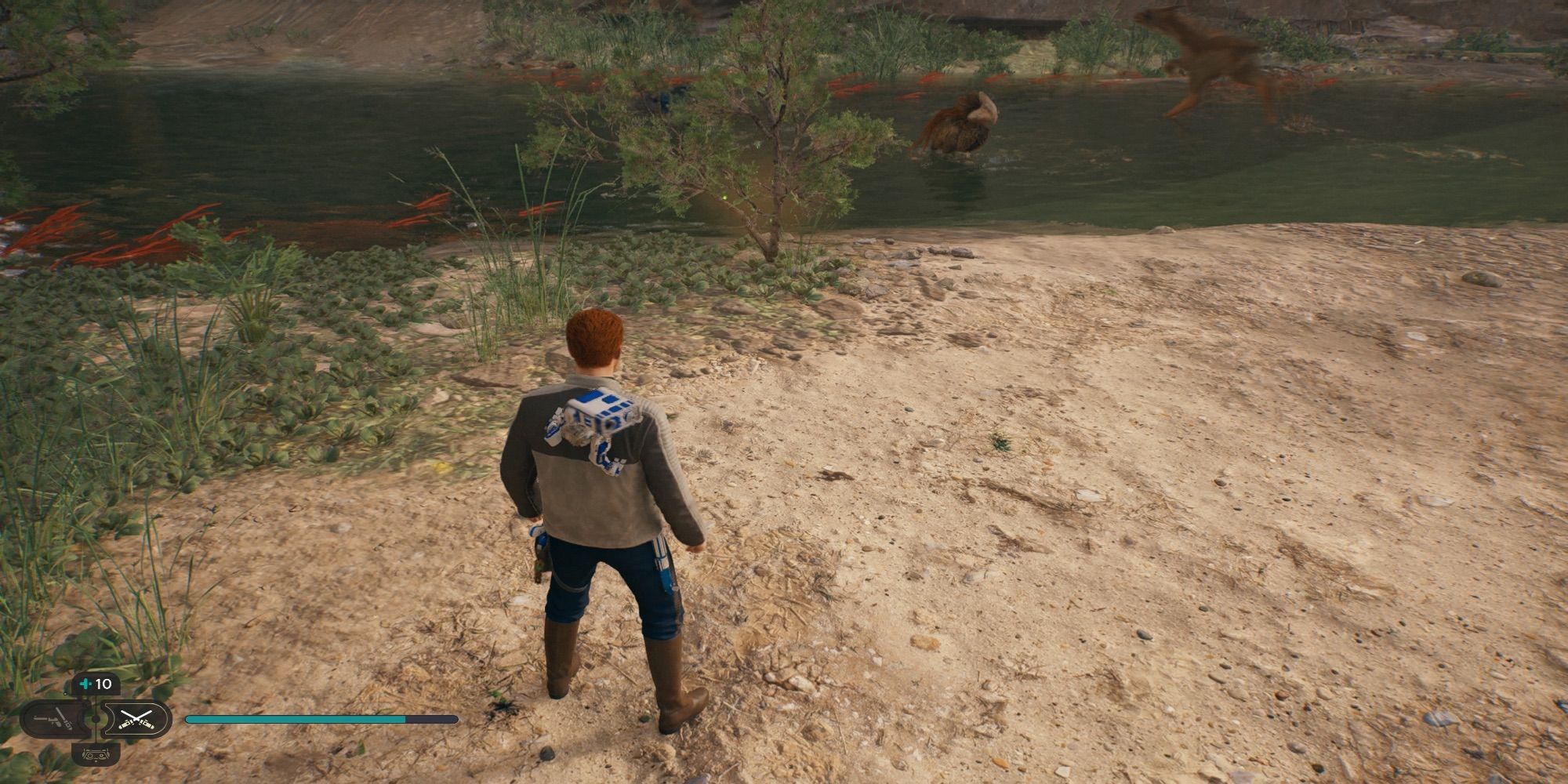This screenshot has width=1568, height=784.
Task: Click the teal stim plus icon
Action: point(85,684)
